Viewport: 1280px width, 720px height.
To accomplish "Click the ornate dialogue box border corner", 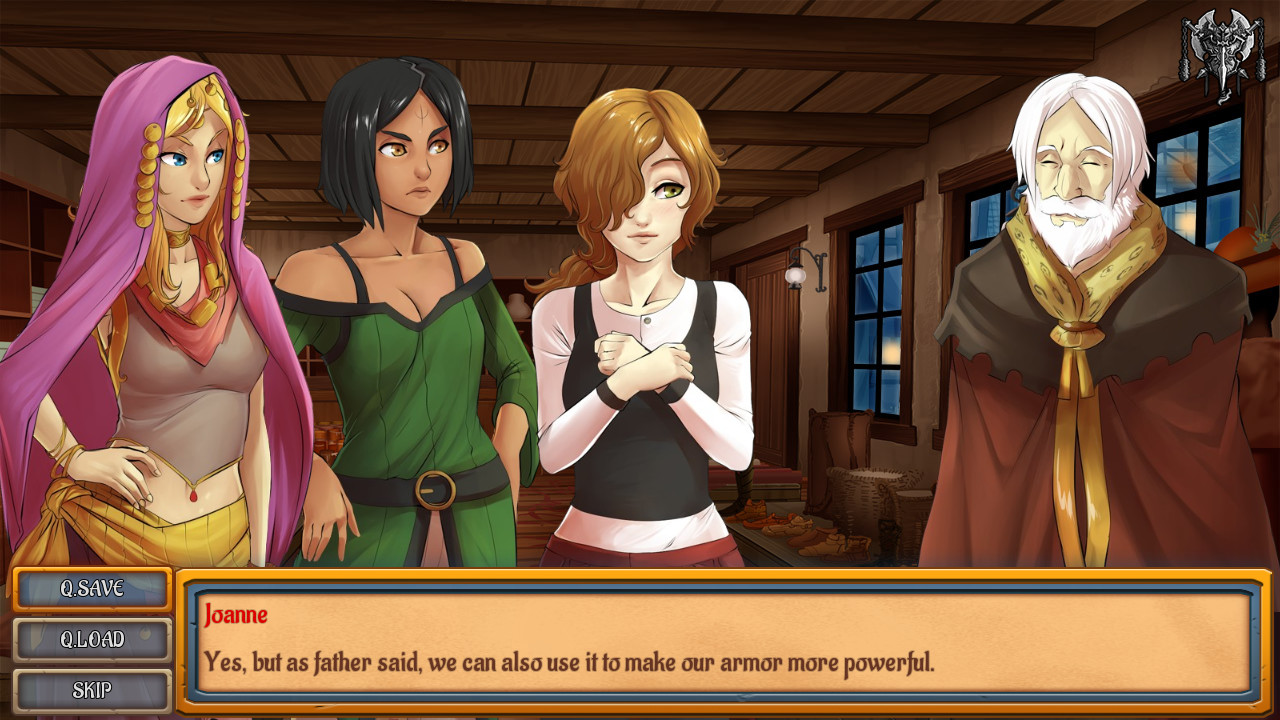I will coord(190,578).
